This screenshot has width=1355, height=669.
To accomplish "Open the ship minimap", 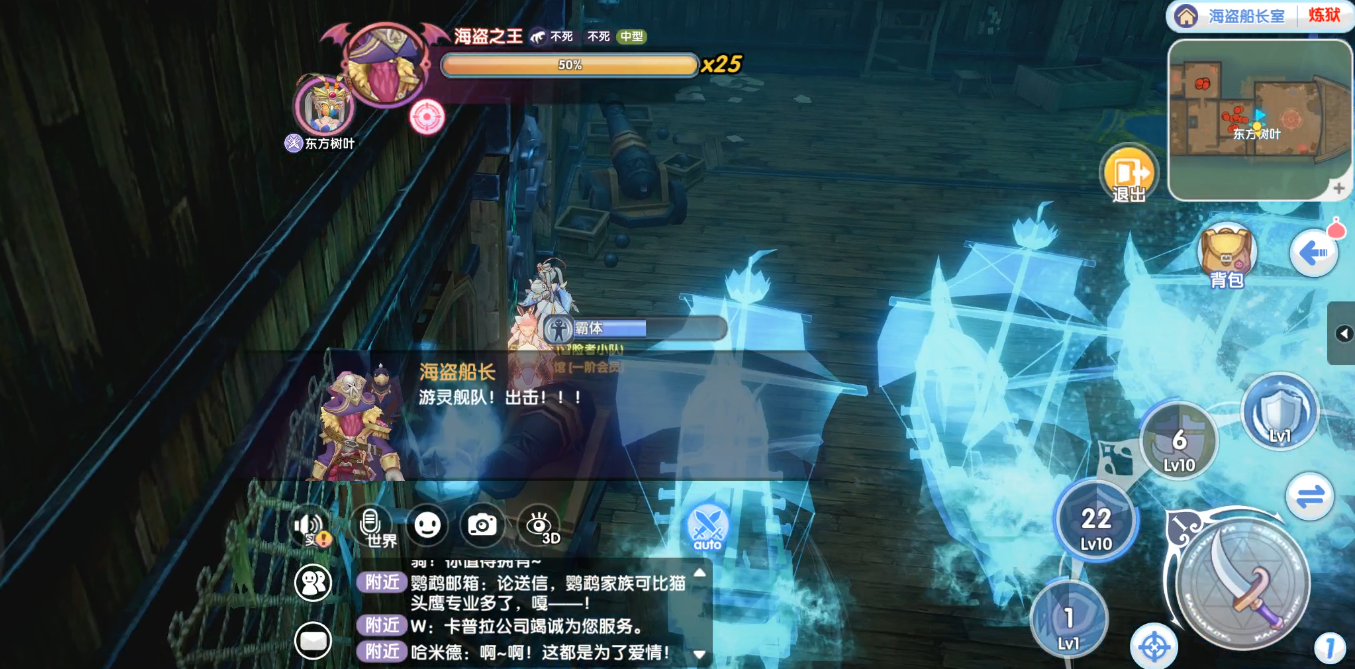I will [1258, 118].
